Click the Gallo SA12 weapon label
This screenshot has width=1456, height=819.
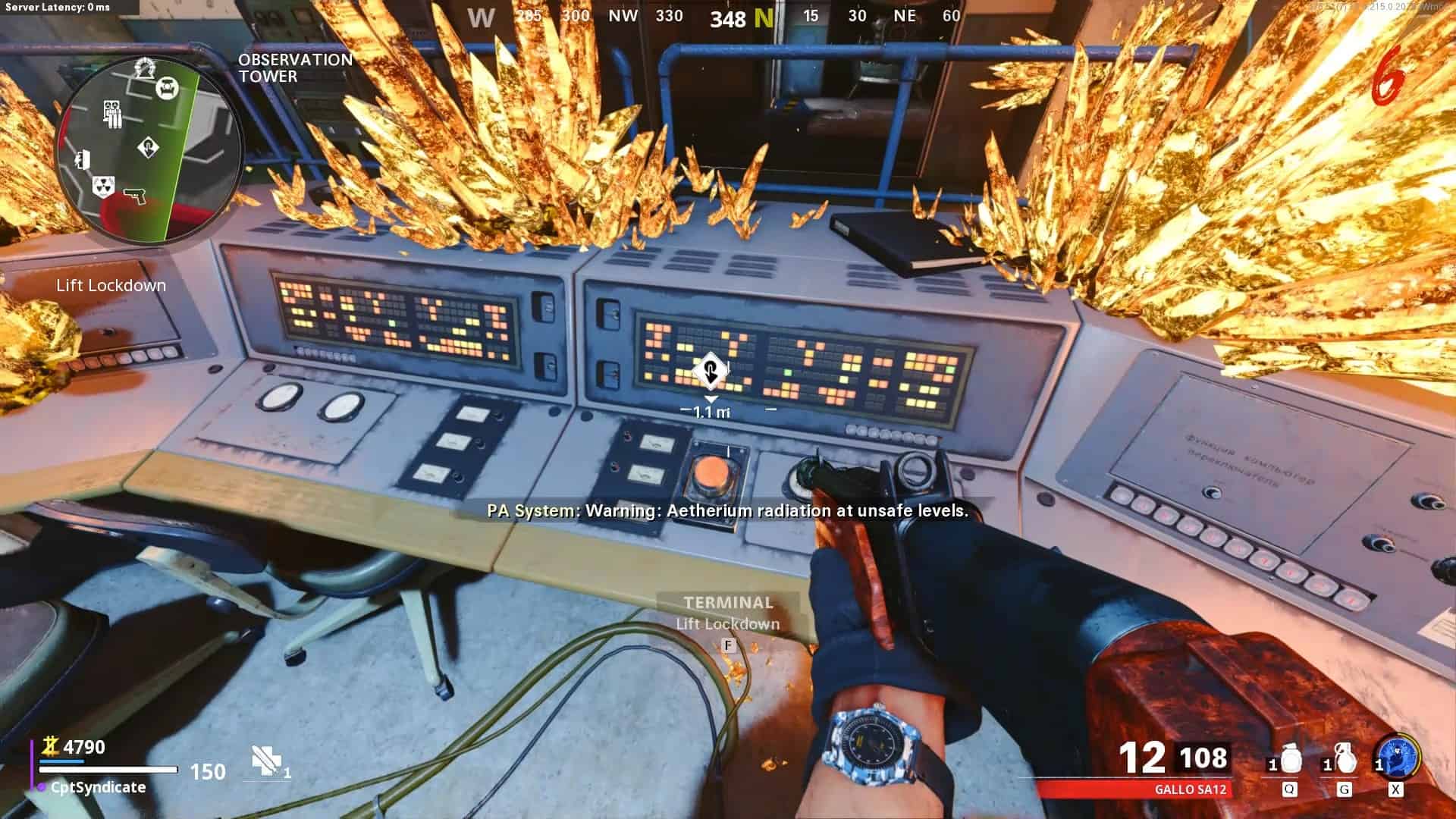point(1190,789)
